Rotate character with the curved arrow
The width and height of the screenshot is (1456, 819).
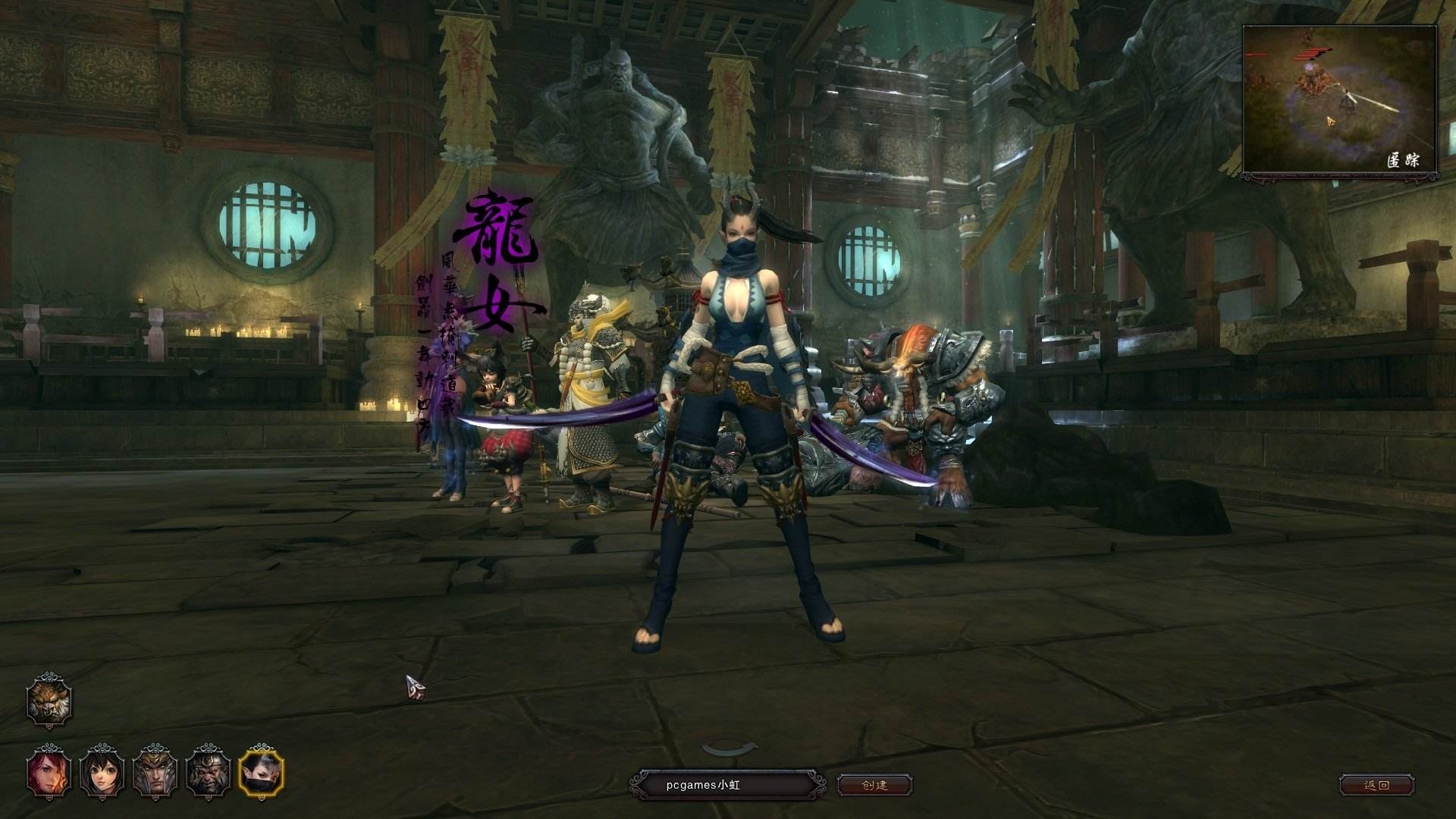[729, 749]
